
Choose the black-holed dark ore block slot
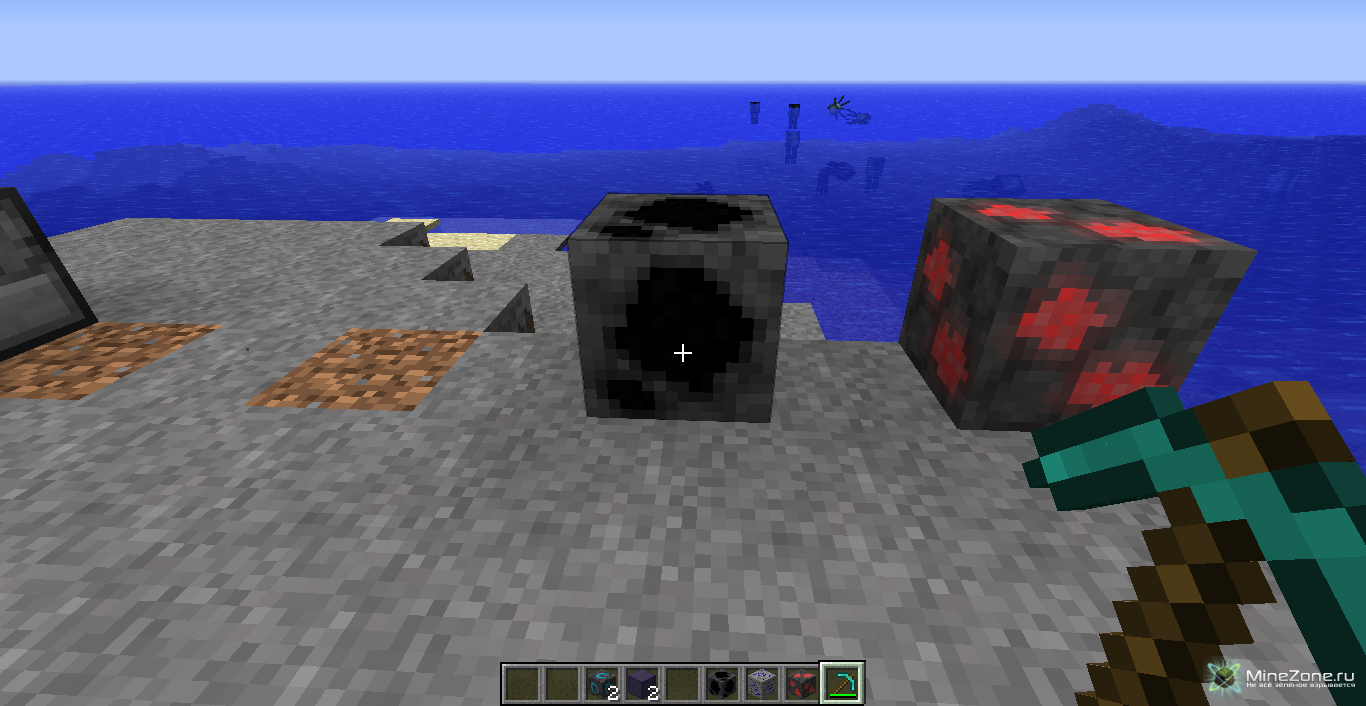(x=722, y=684)
